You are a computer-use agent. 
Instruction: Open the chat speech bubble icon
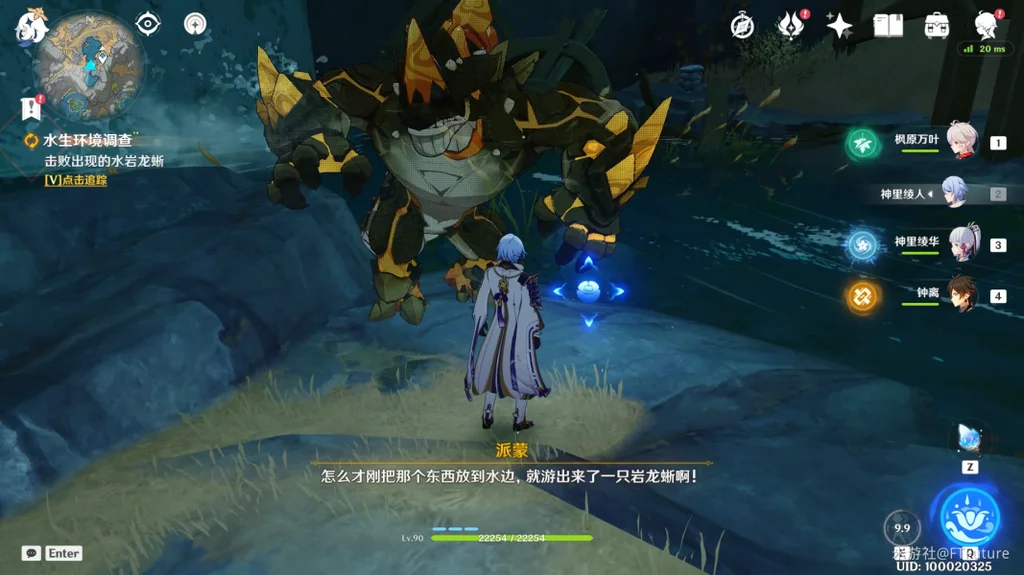pyautogui.click(x=31, y=553)
